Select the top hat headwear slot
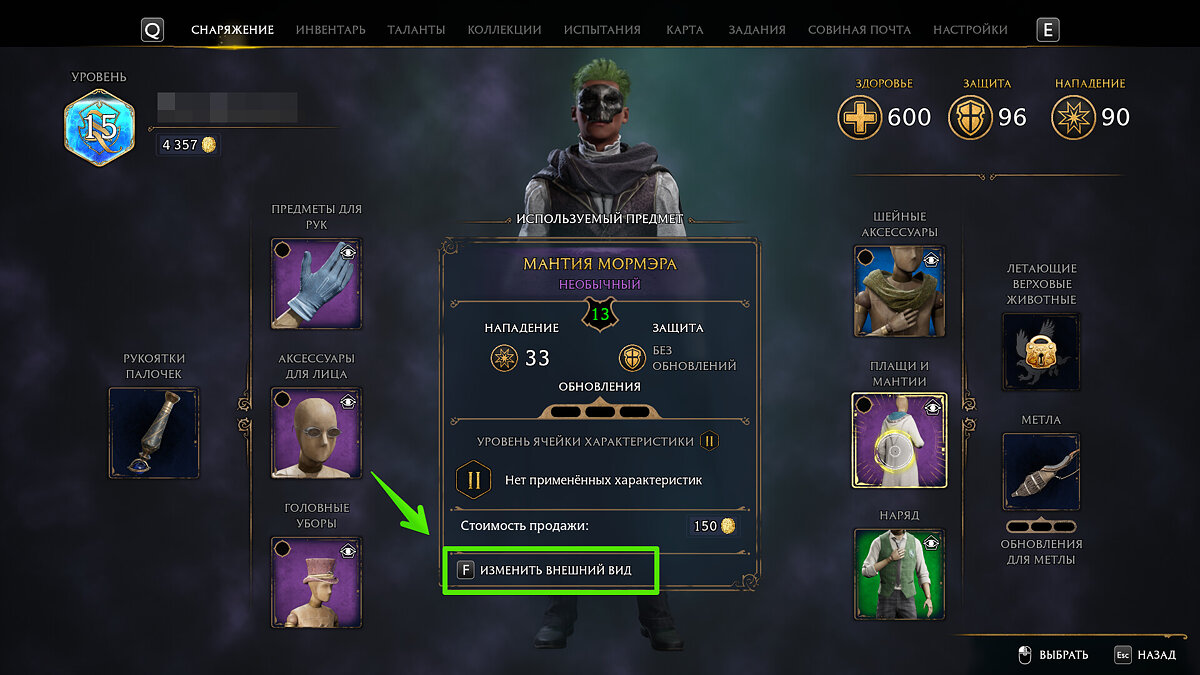This screenshot has width=1200, height=675. tap(317, 581)
